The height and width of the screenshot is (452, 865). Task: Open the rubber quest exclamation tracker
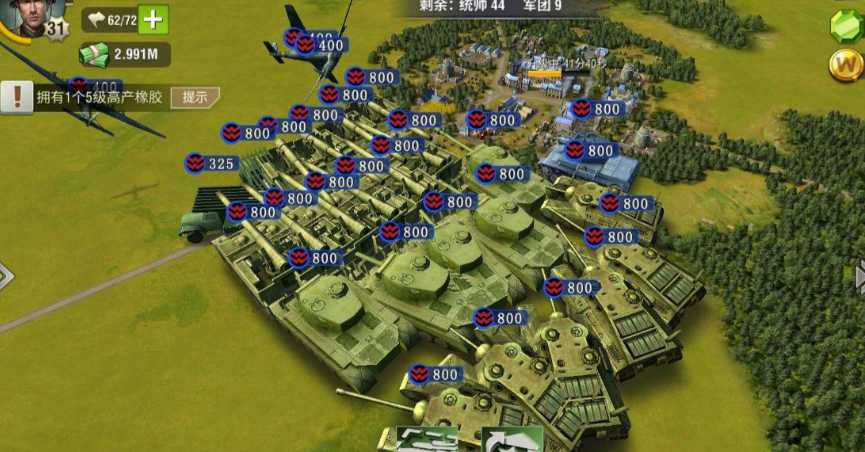(x=17, y=97)
